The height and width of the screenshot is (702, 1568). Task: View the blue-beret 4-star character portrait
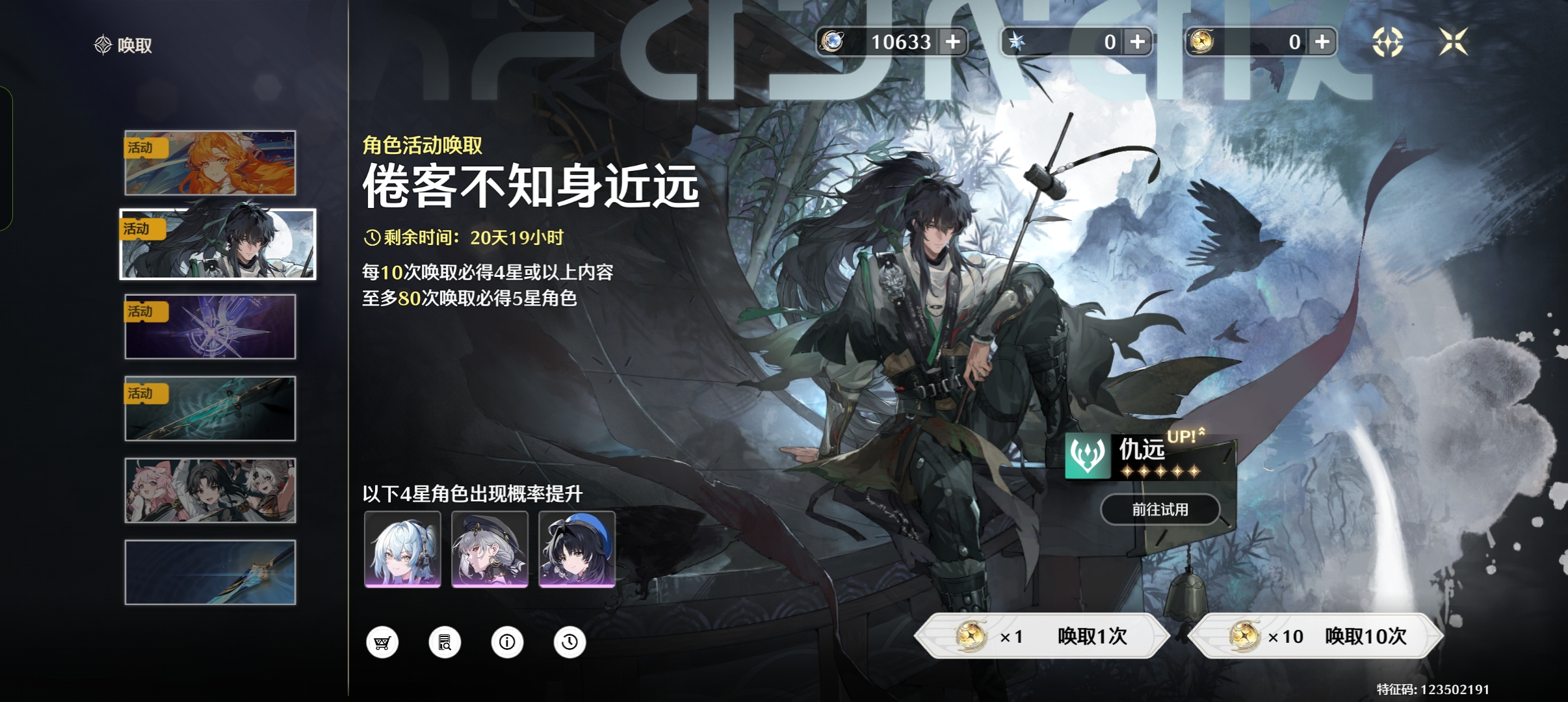coord(577,549)
